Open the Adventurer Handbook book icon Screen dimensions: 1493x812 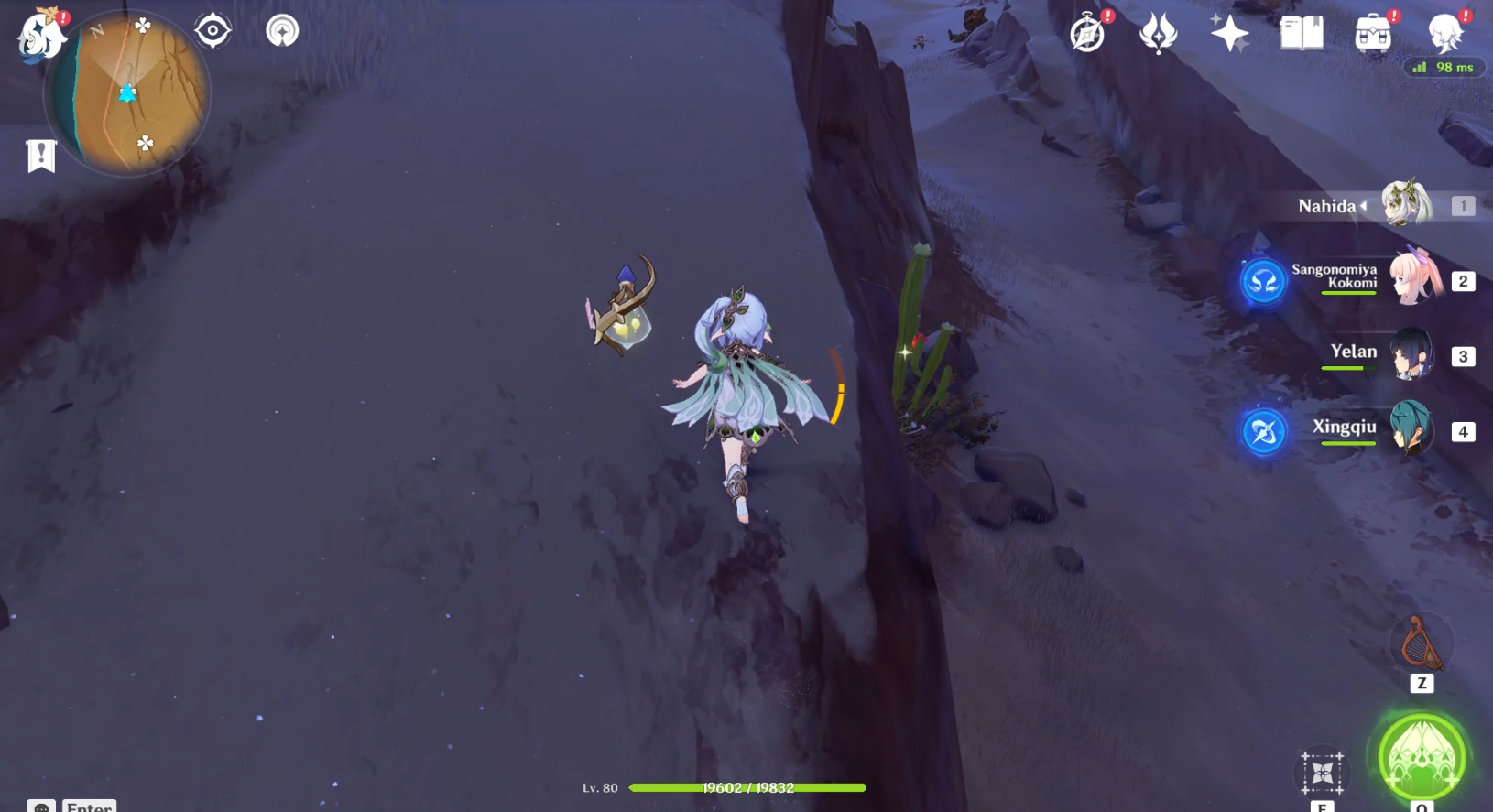pyautogui.click(x=1300, y=32)
